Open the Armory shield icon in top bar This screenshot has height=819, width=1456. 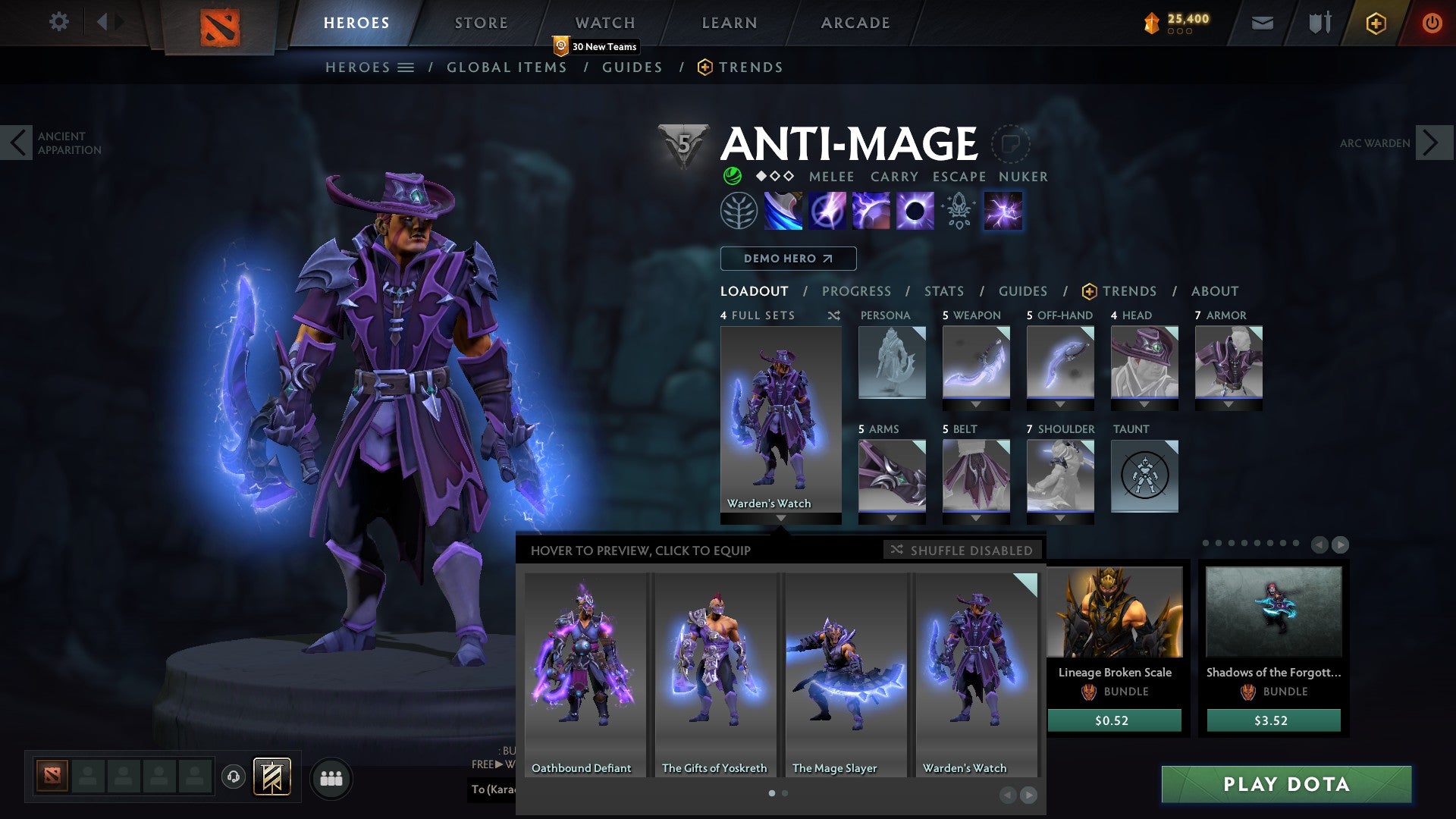coord(1319,23)
